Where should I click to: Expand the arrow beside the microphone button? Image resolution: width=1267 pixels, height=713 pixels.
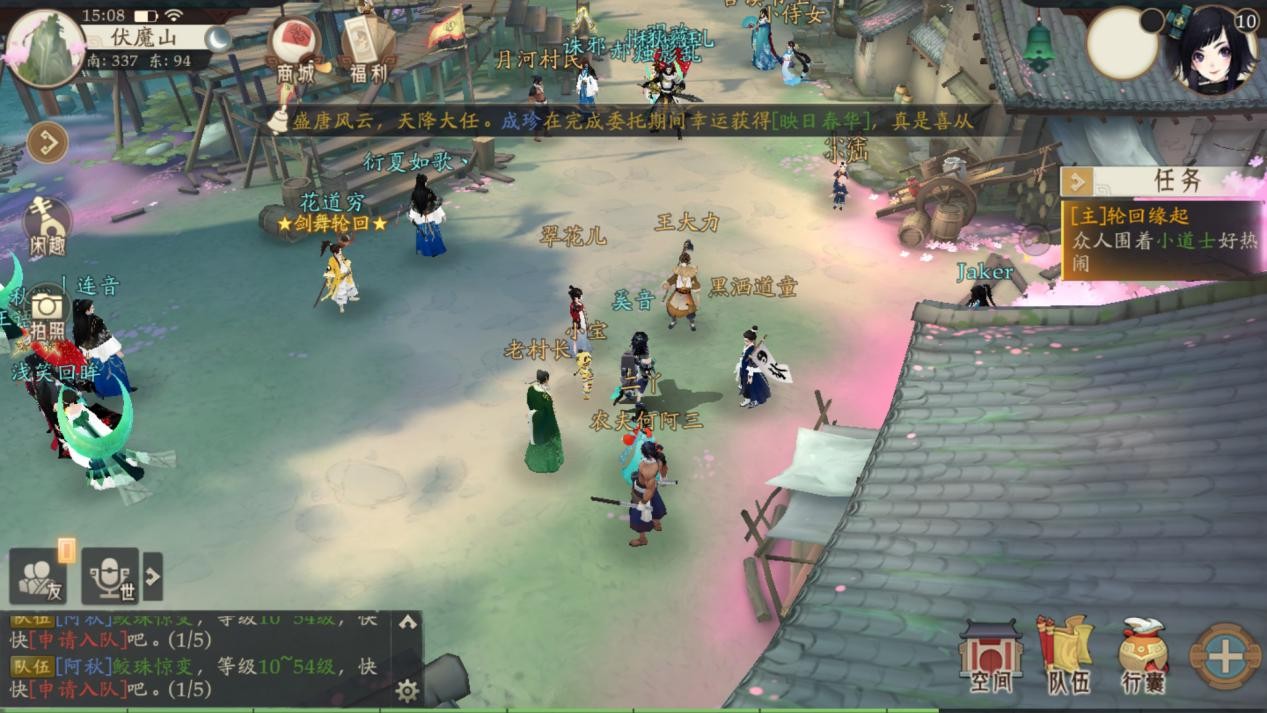click(153, 576)
